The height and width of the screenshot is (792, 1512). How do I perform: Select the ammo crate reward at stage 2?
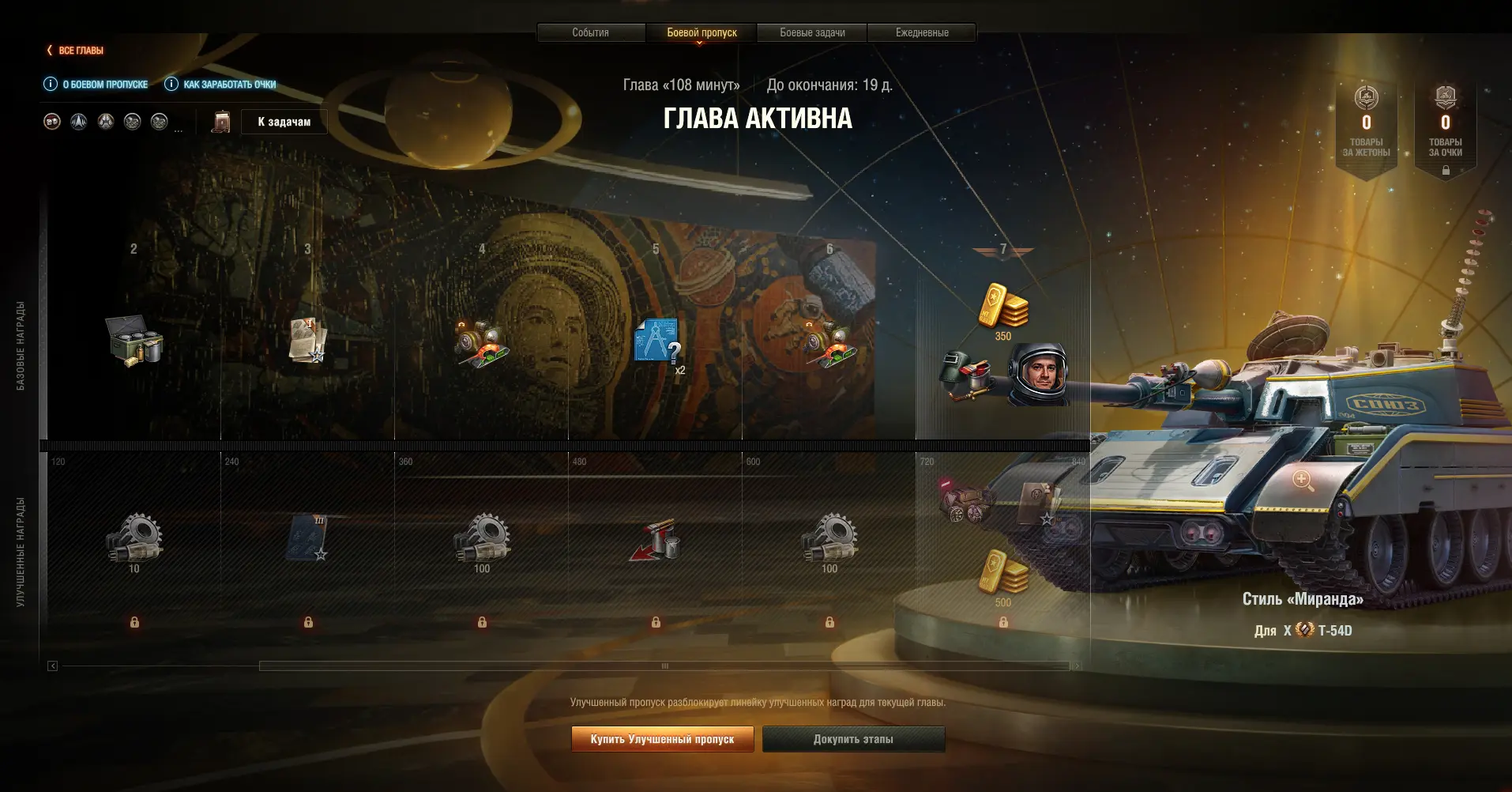click(x=134, y=341)
